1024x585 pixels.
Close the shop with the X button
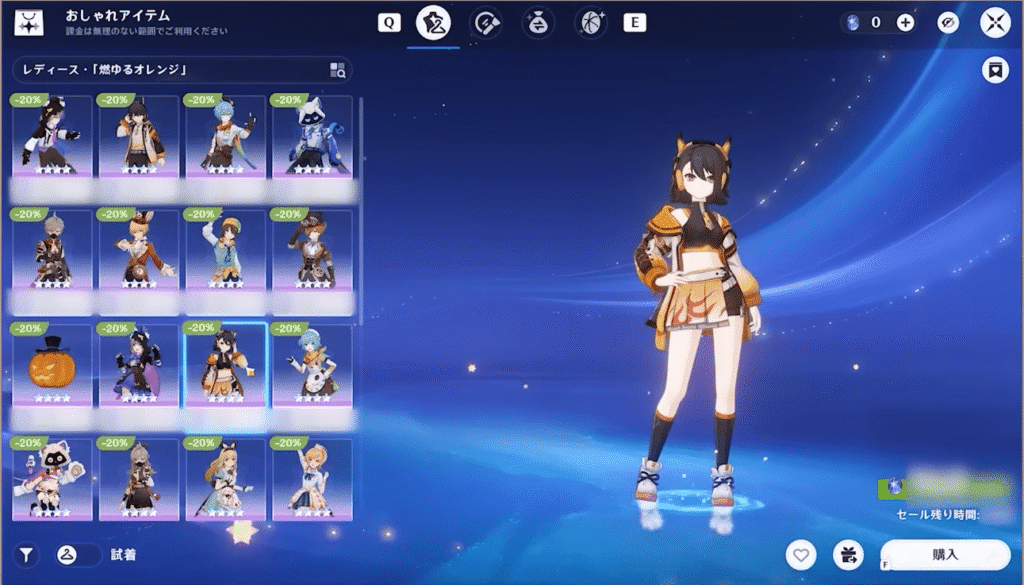tap(996, 22)
